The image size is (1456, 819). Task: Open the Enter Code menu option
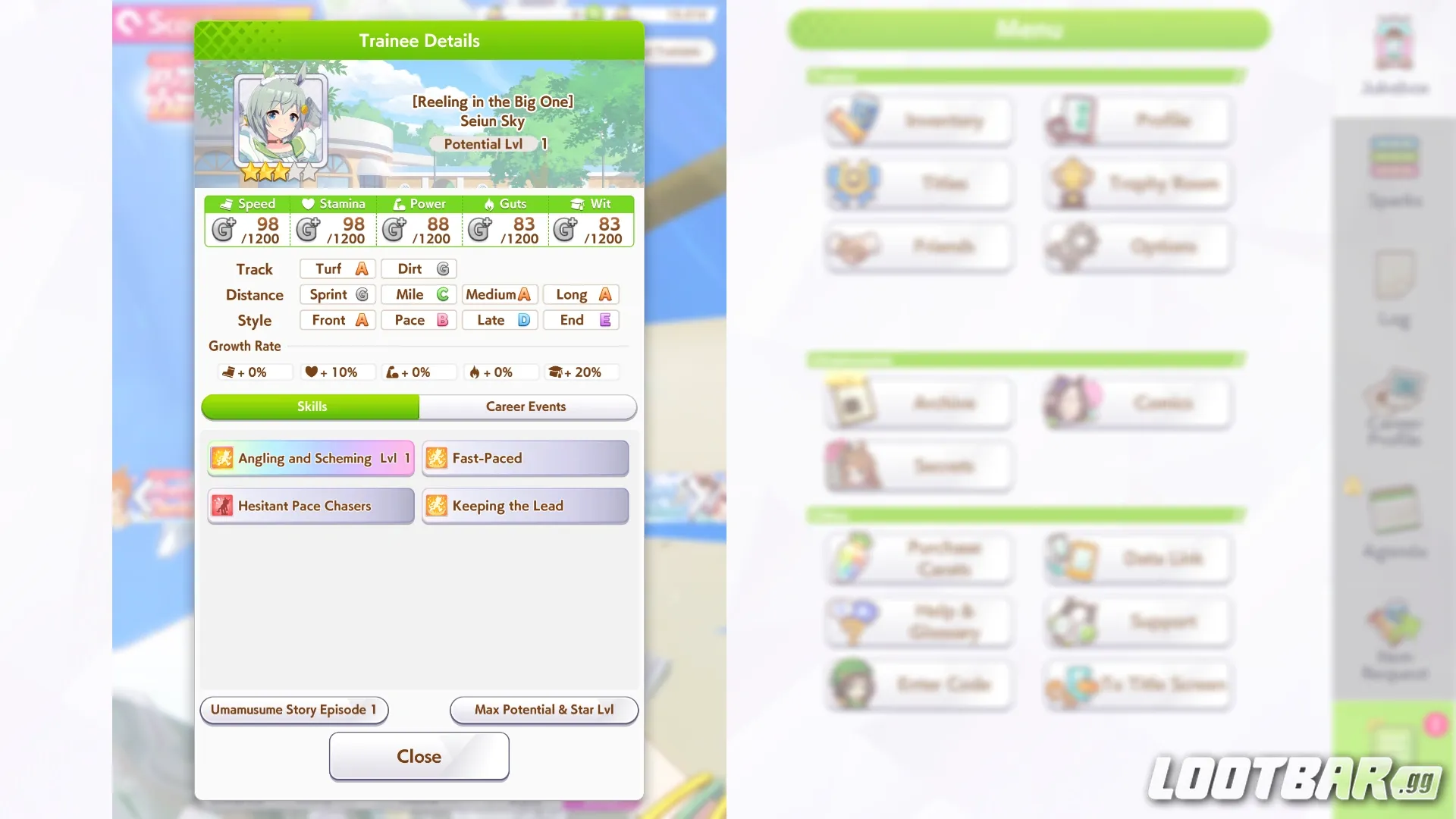tap(918, 684)
